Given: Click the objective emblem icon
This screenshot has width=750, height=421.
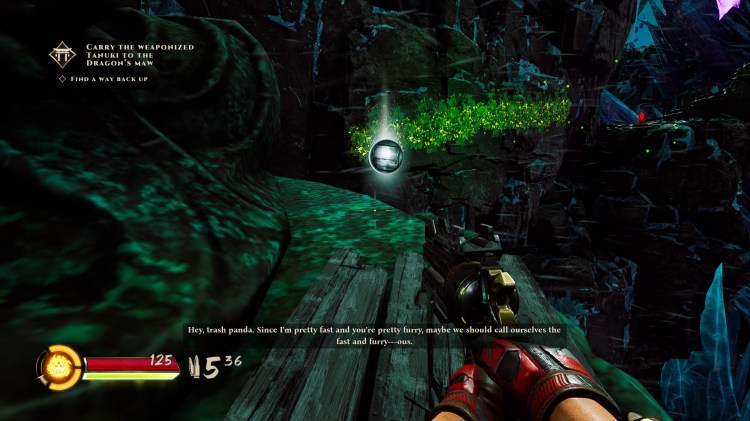Looking at the screenshot, I should point(64,54).
